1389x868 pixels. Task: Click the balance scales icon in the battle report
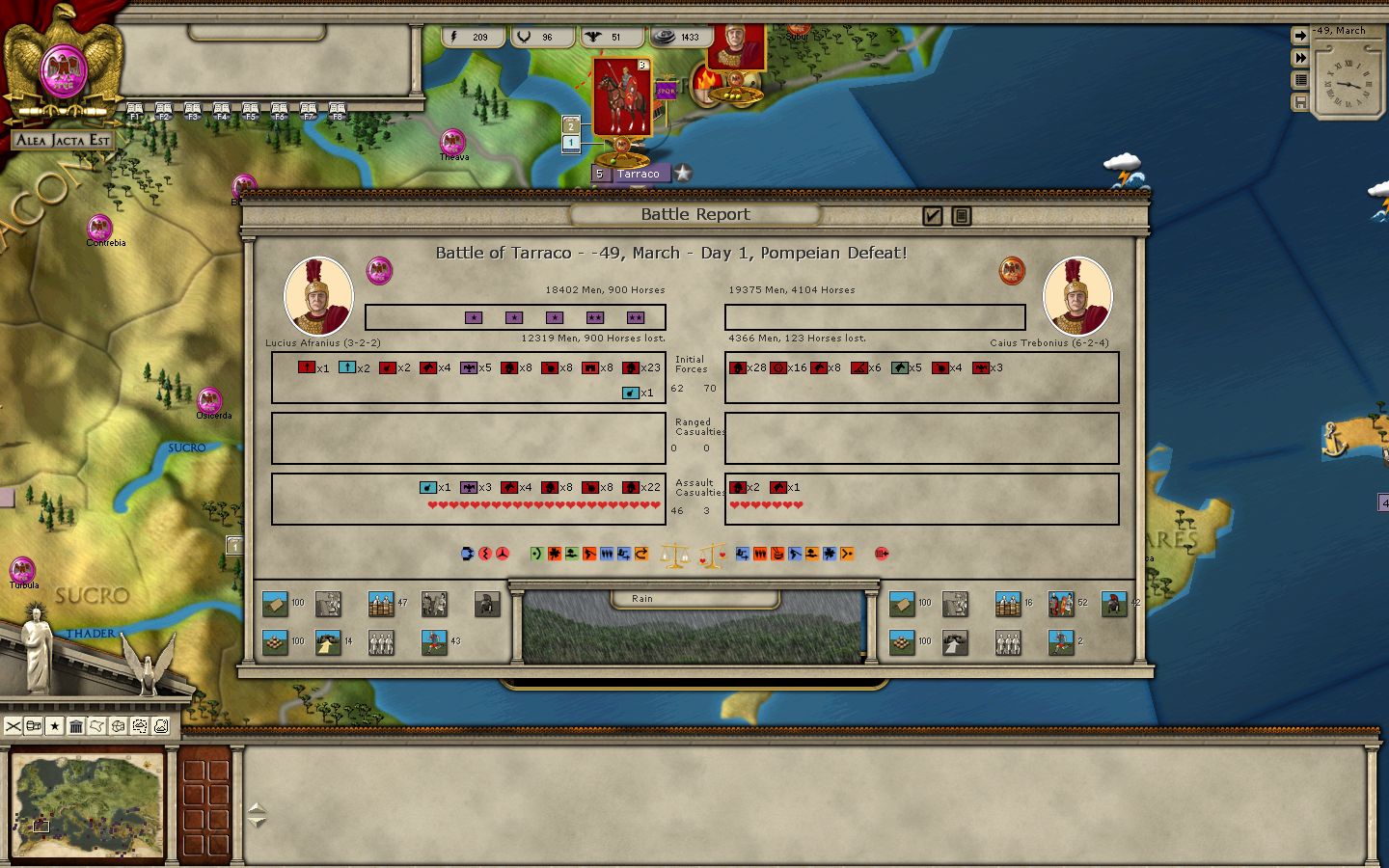pos(674,555)
